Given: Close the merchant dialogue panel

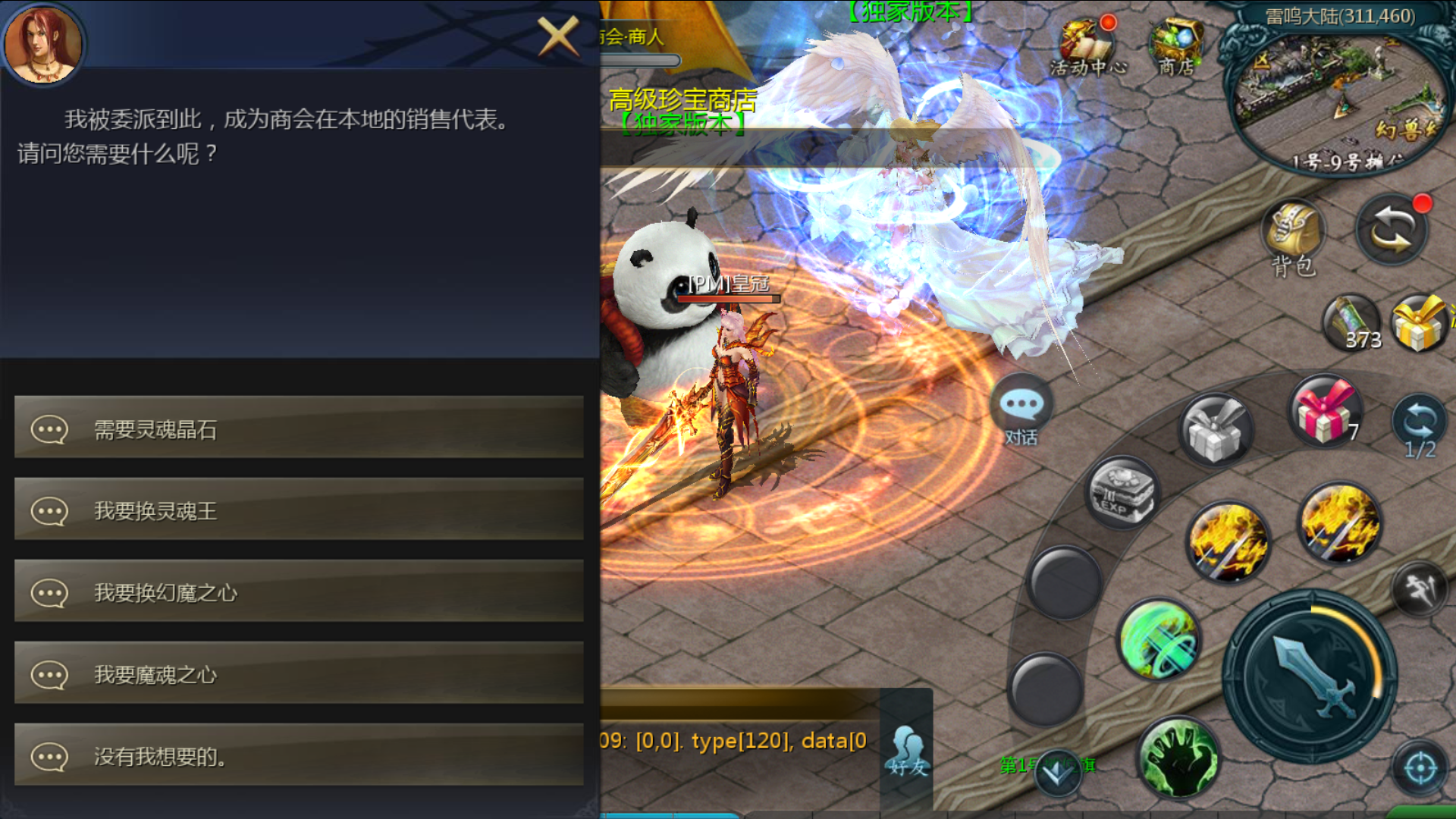Looking at the screenshot, I should [x=558, y=36].
